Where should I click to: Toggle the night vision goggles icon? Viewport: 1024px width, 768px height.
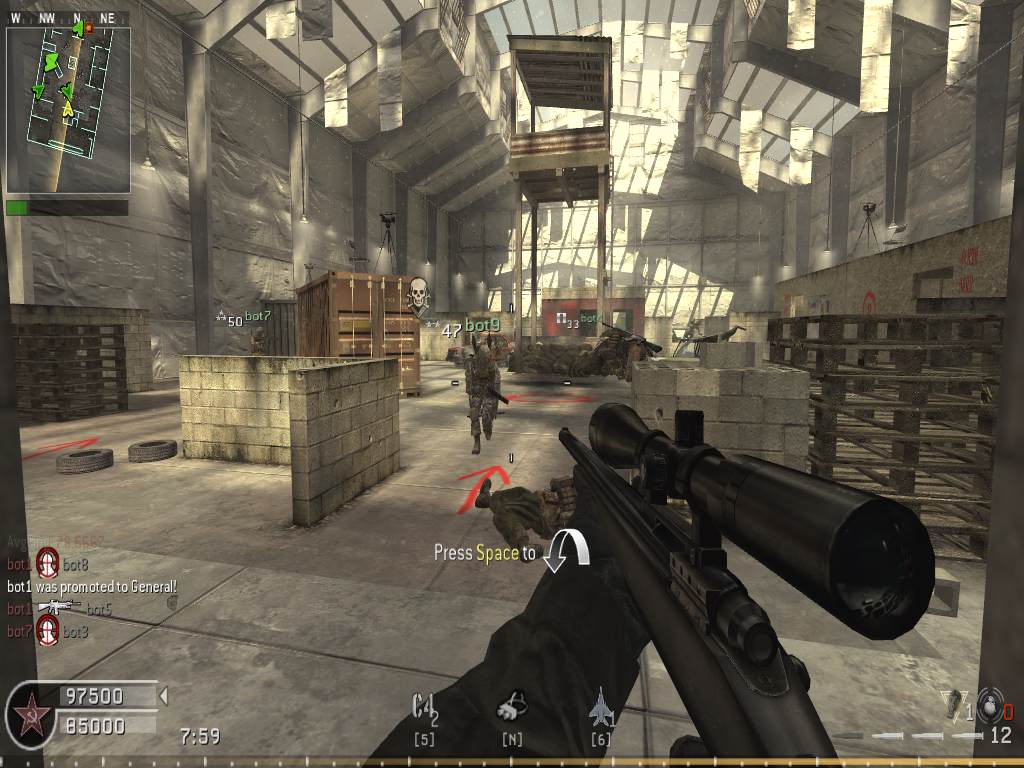[x=511, y=707]
